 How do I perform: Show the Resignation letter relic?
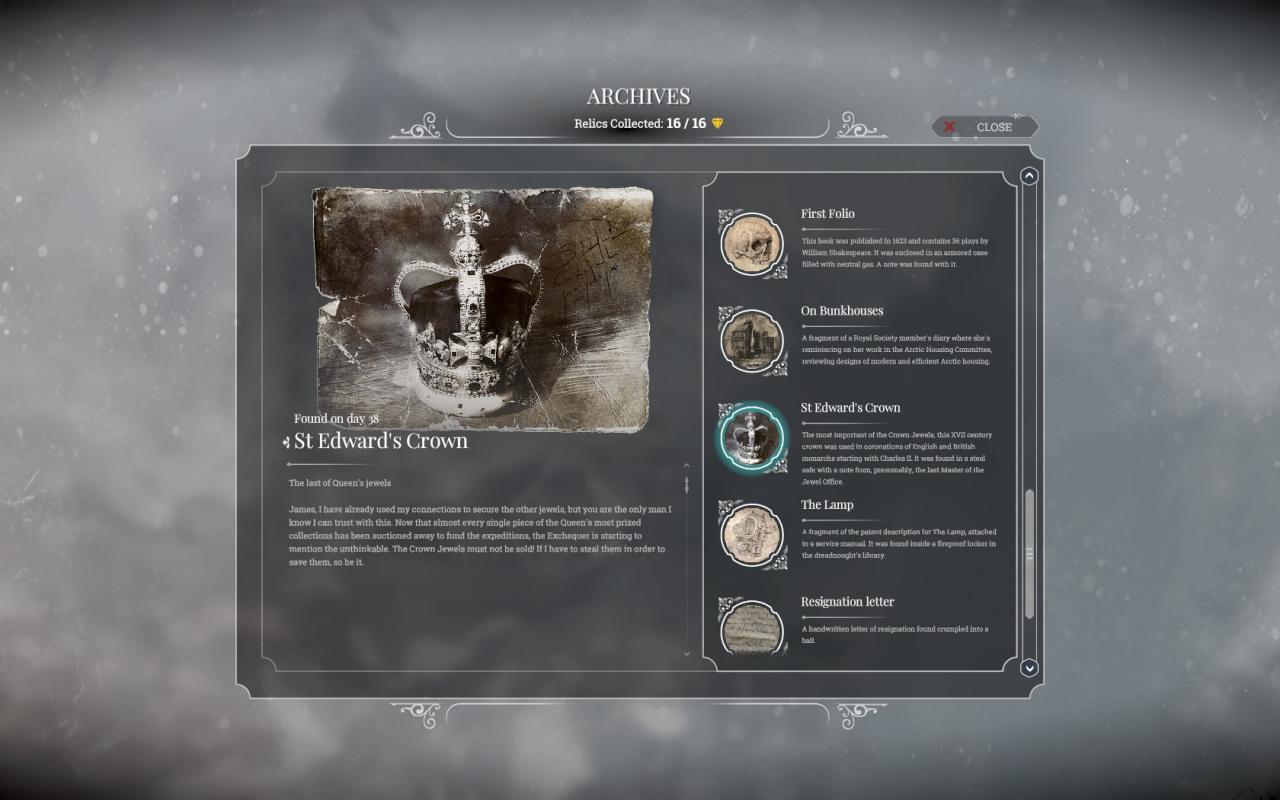(752, 627)
